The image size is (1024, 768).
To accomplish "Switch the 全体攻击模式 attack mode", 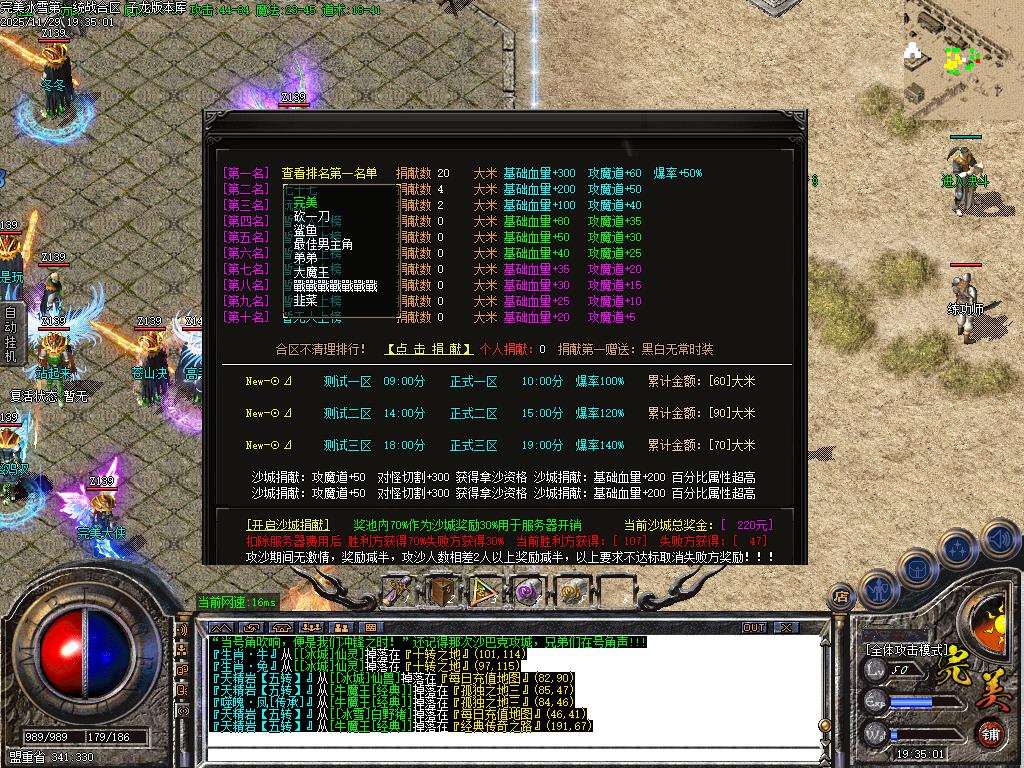I will [906, 649].
